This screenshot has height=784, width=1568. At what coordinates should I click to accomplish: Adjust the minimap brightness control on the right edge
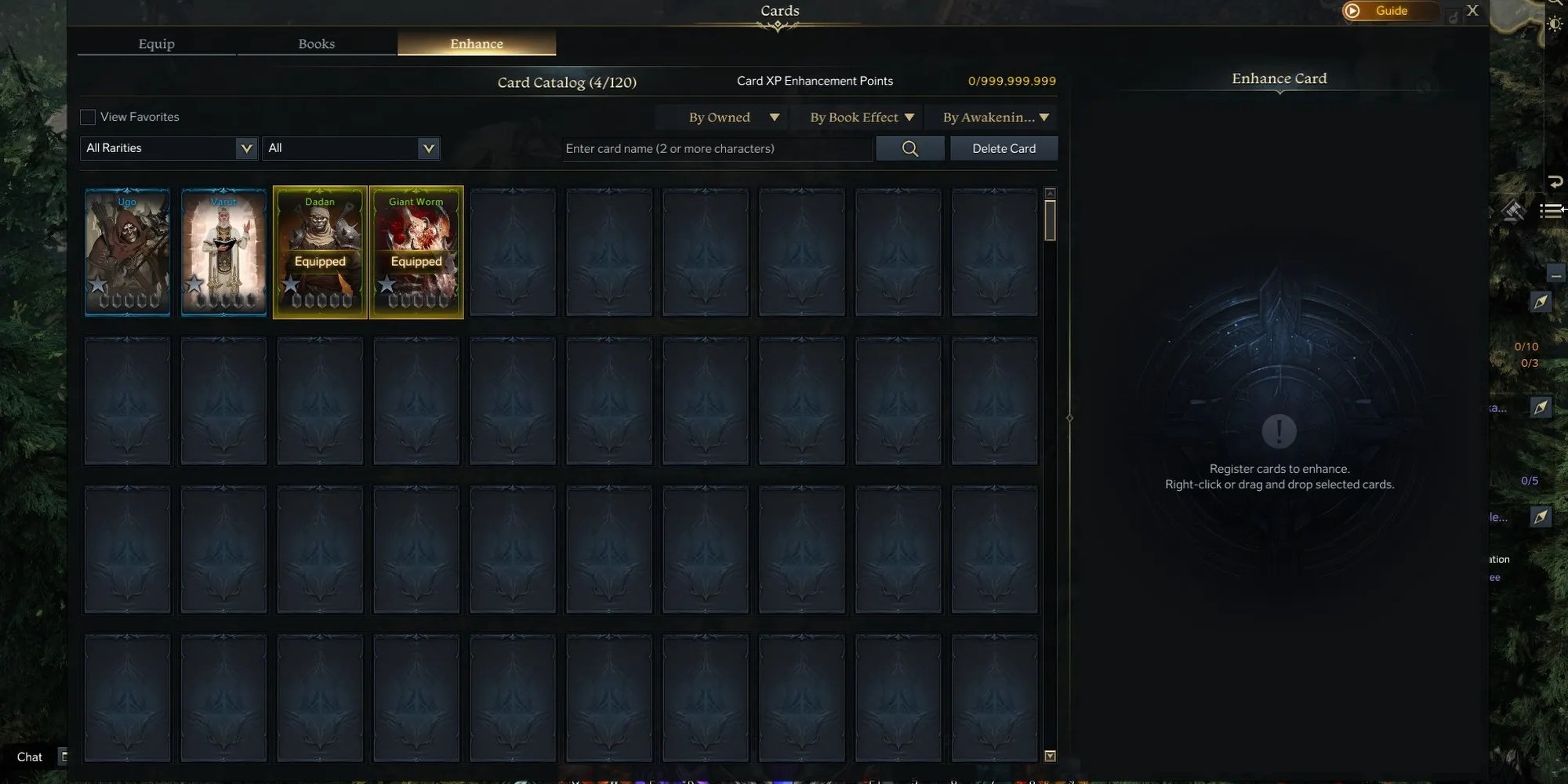(1556, 24)
